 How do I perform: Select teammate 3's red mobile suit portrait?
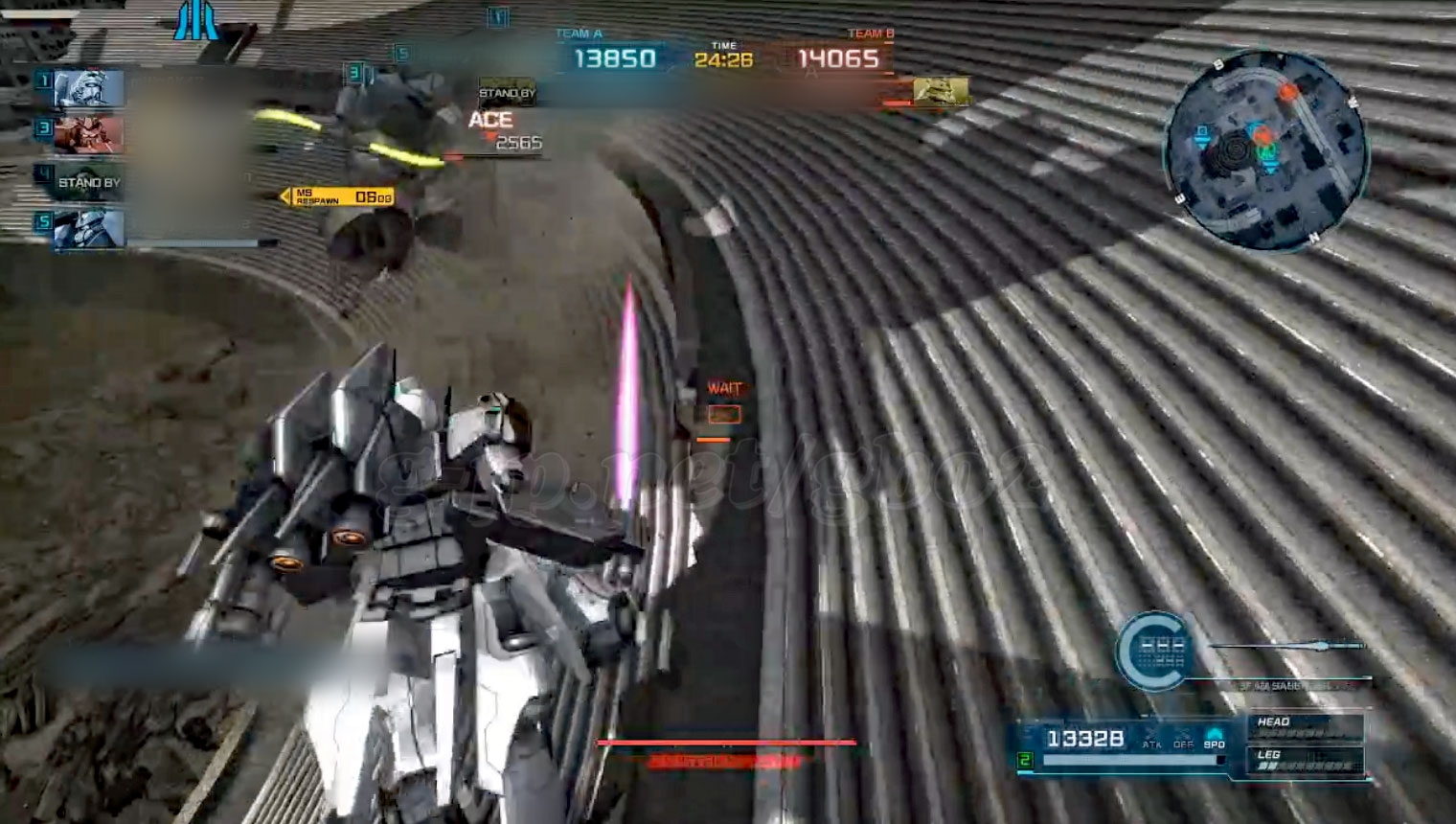pos(89,135)
